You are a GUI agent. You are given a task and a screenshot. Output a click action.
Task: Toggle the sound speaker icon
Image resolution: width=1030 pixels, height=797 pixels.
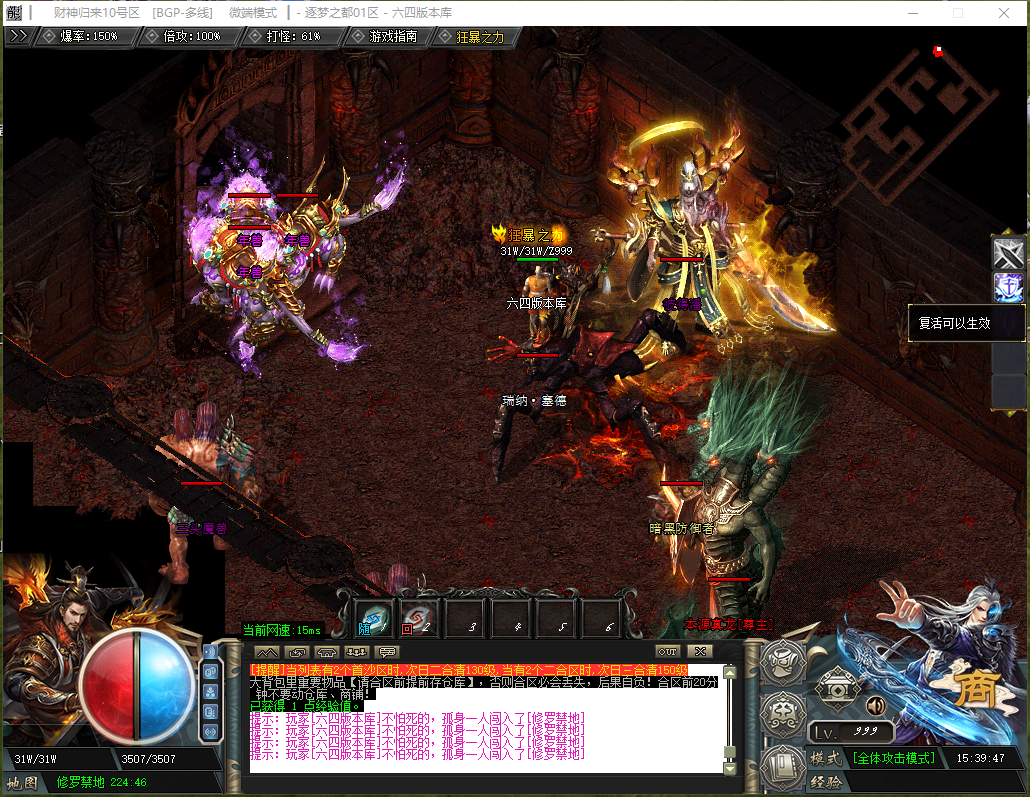[876, 704]
